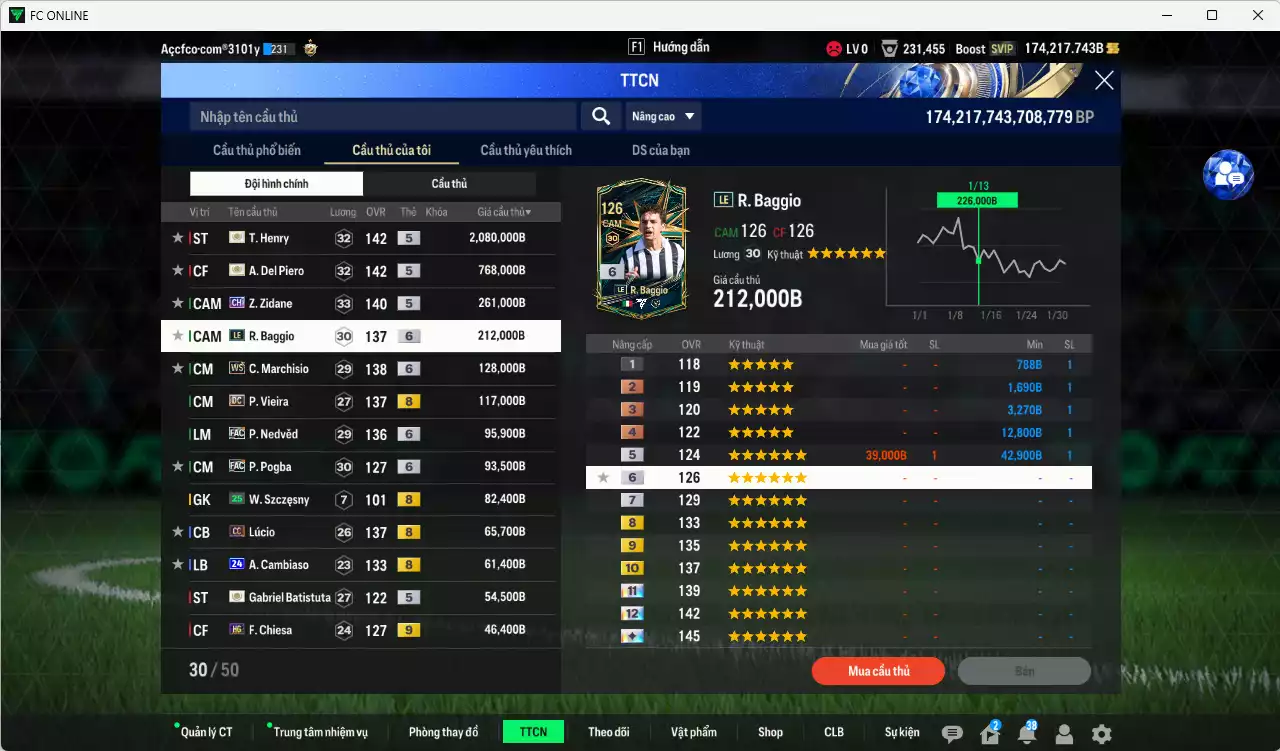Open the chat bubble icon in bottom bar
The image size is (1280, 751).
tap(951, 733)
